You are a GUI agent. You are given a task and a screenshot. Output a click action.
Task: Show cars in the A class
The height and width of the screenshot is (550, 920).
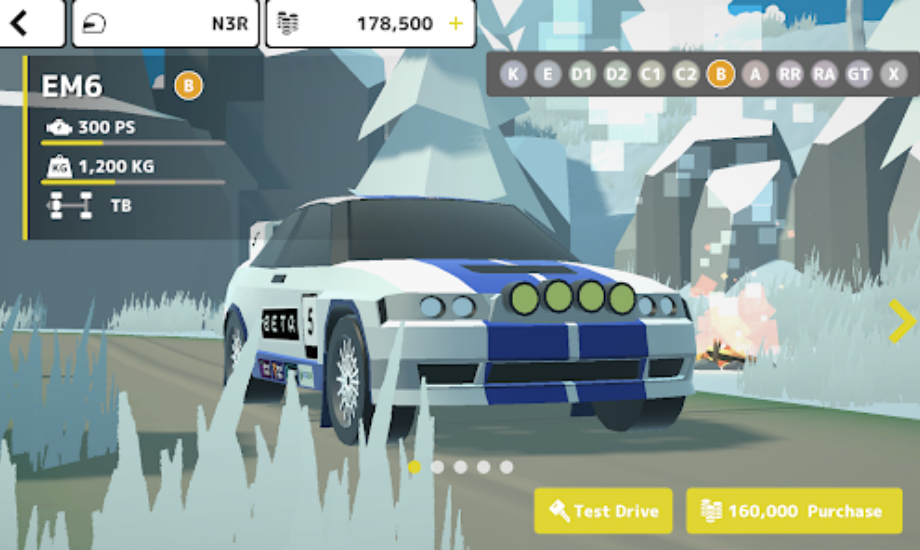755,74
